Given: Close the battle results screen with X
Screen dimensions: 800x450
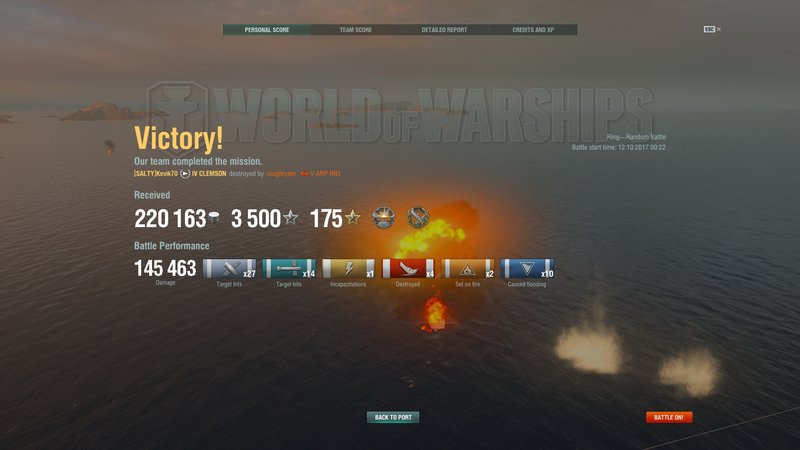Looking at the screenshot, I should pos(718,30).
